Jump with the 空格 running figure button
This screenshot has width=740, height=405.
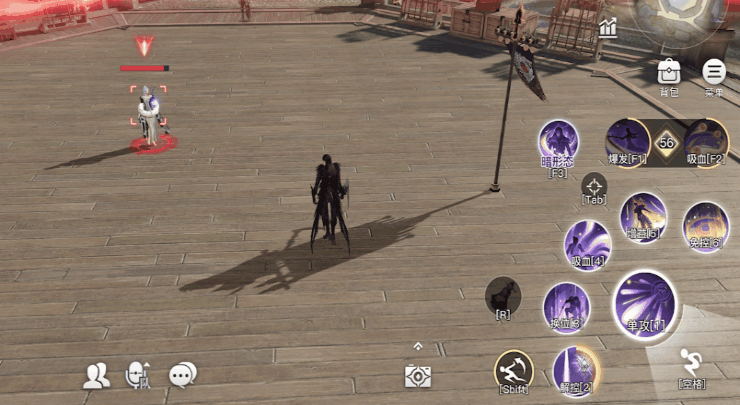coord(691,364)
